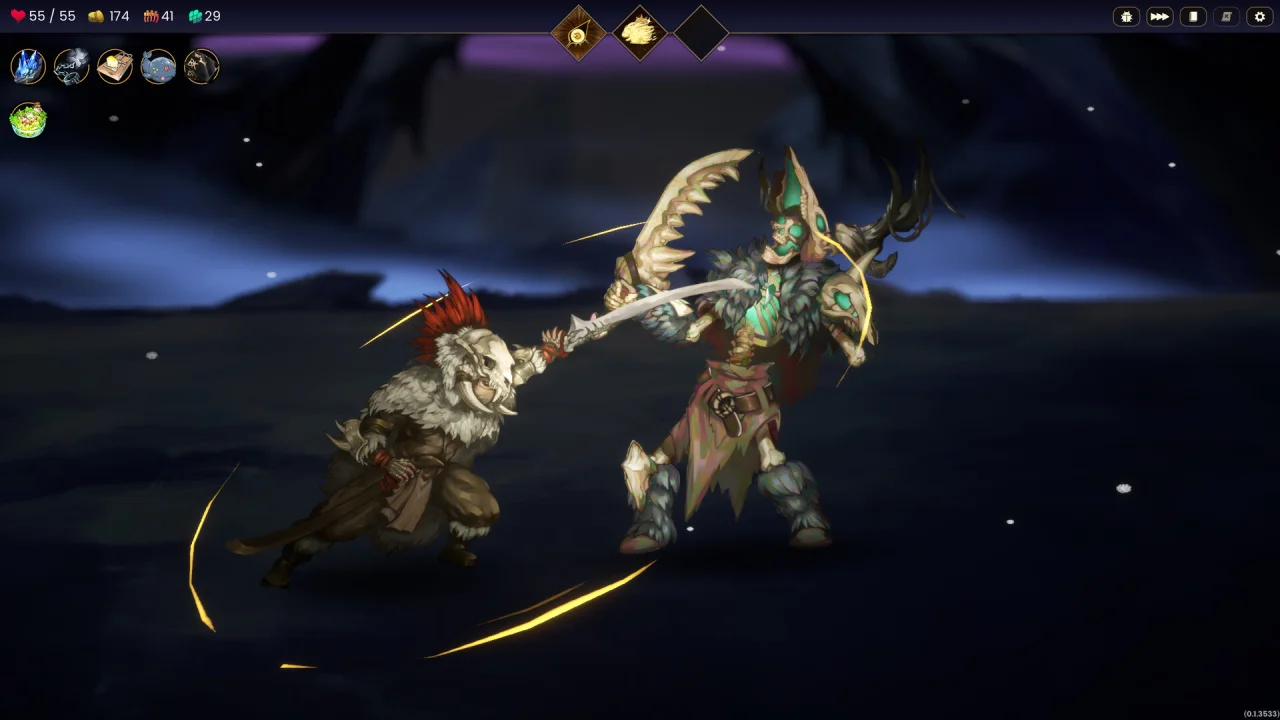Click the empty diamond slot

(x=700, y=33)
